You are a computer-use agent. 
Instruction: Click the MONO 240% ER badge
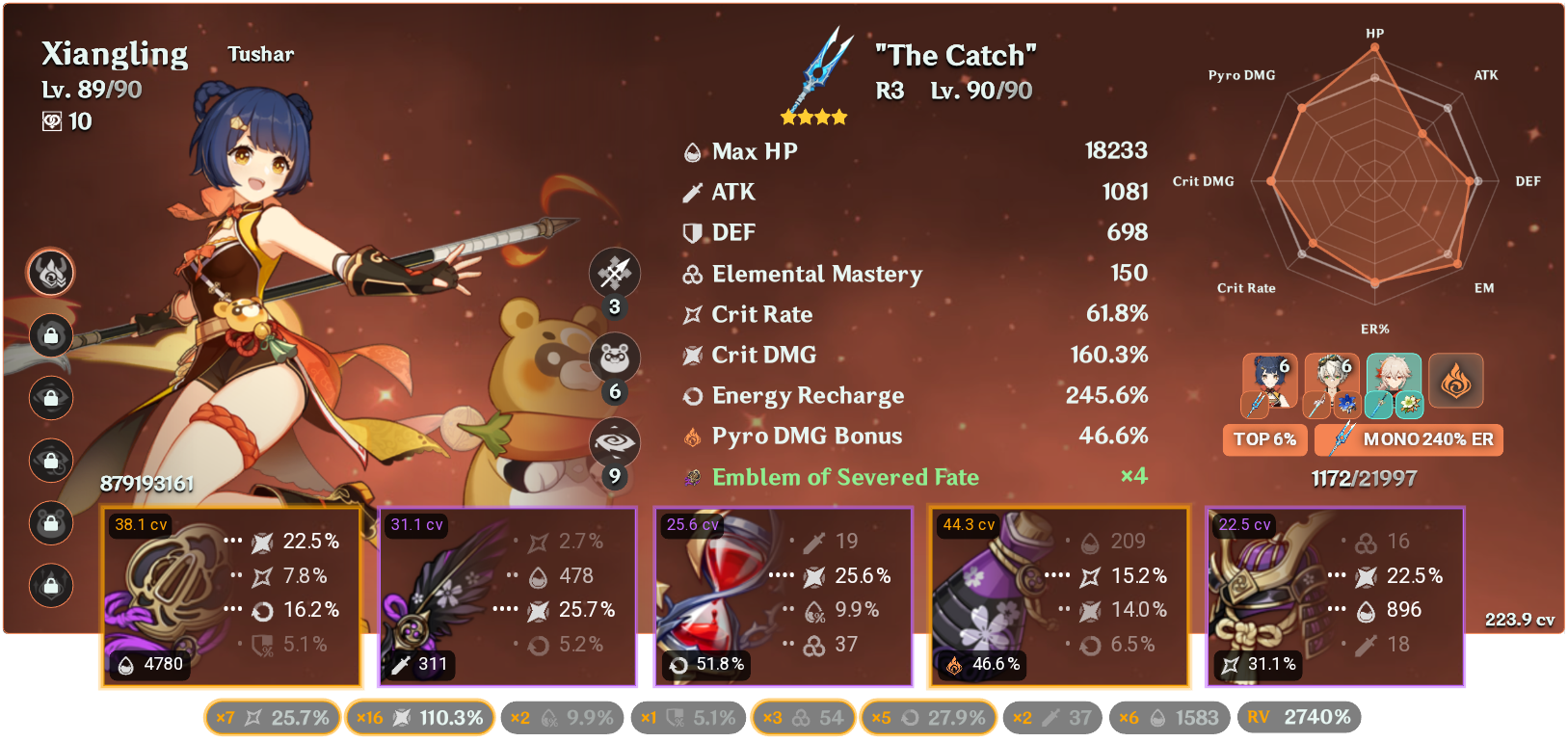[1408, 439]
